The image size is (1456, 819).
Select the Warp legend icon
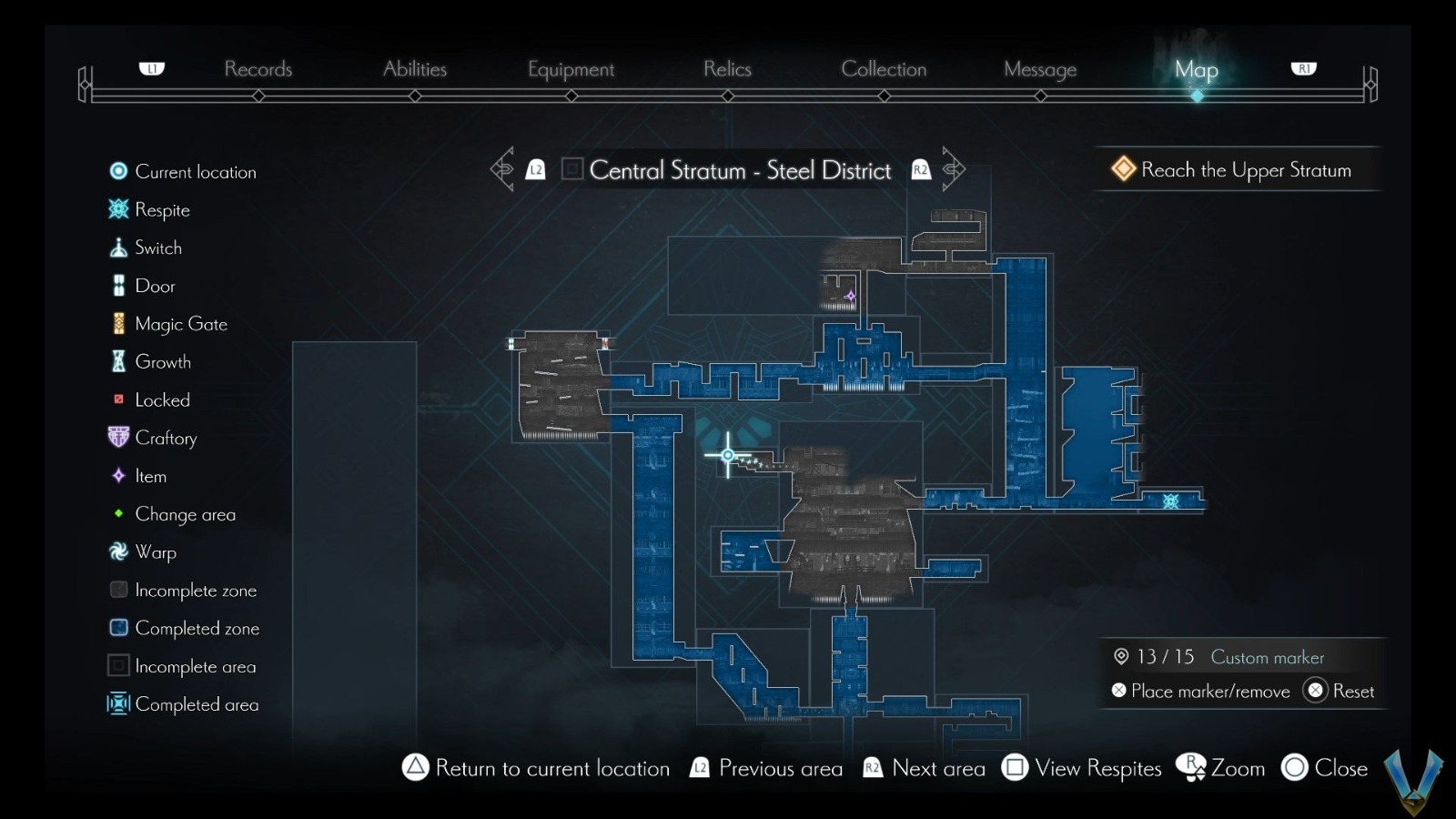(117, 551)
